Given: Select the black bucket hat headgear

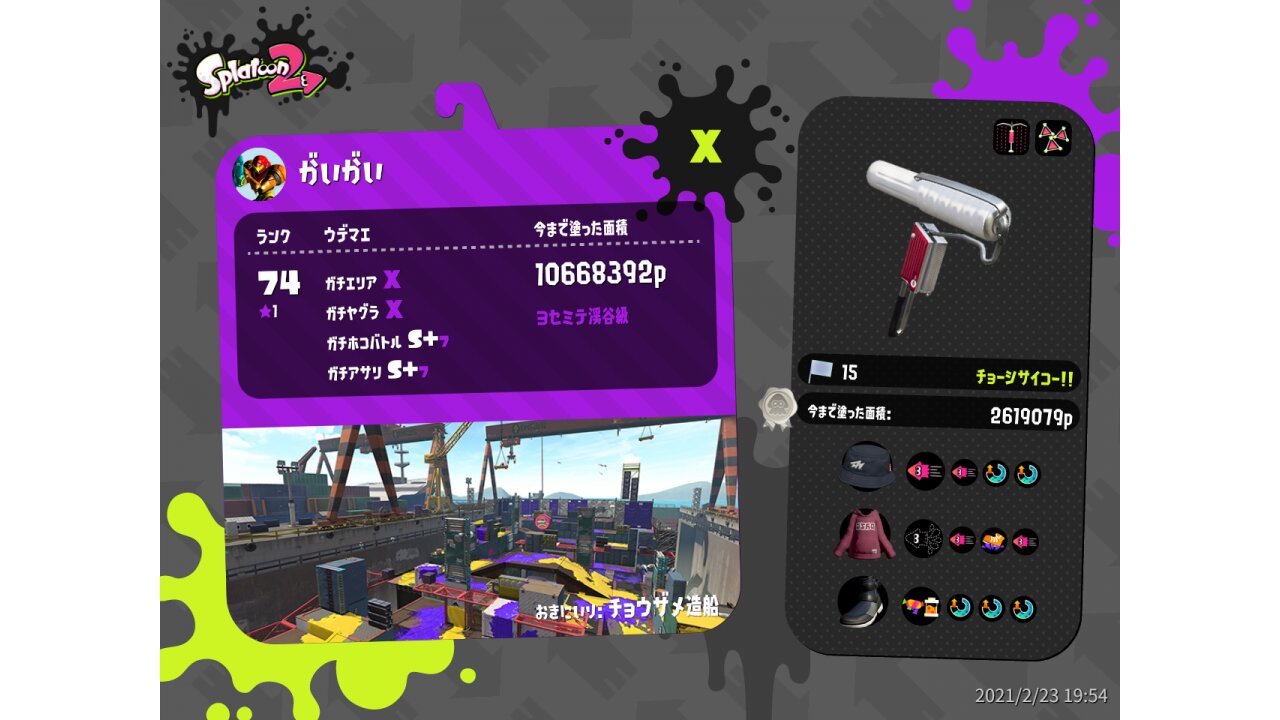Looking at the screenshot, I should pyautogui.click(x=867, y=467).
